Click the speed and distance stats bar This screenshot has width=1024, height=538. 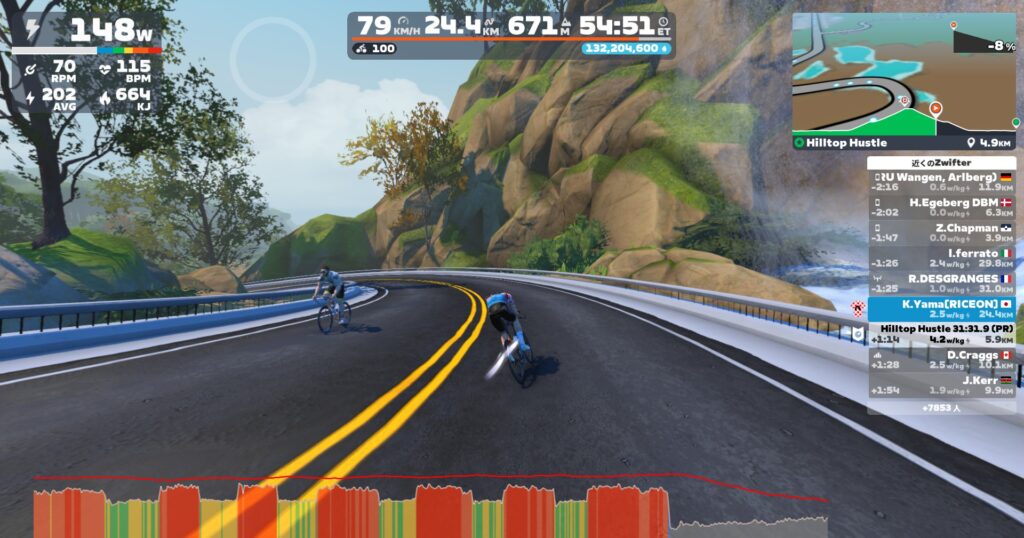511,34
